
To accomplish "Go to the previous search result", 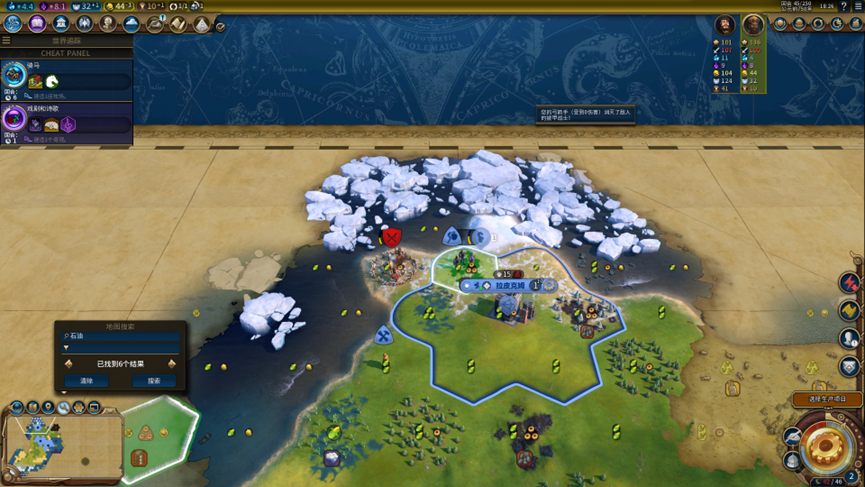I will click(69, 364).
